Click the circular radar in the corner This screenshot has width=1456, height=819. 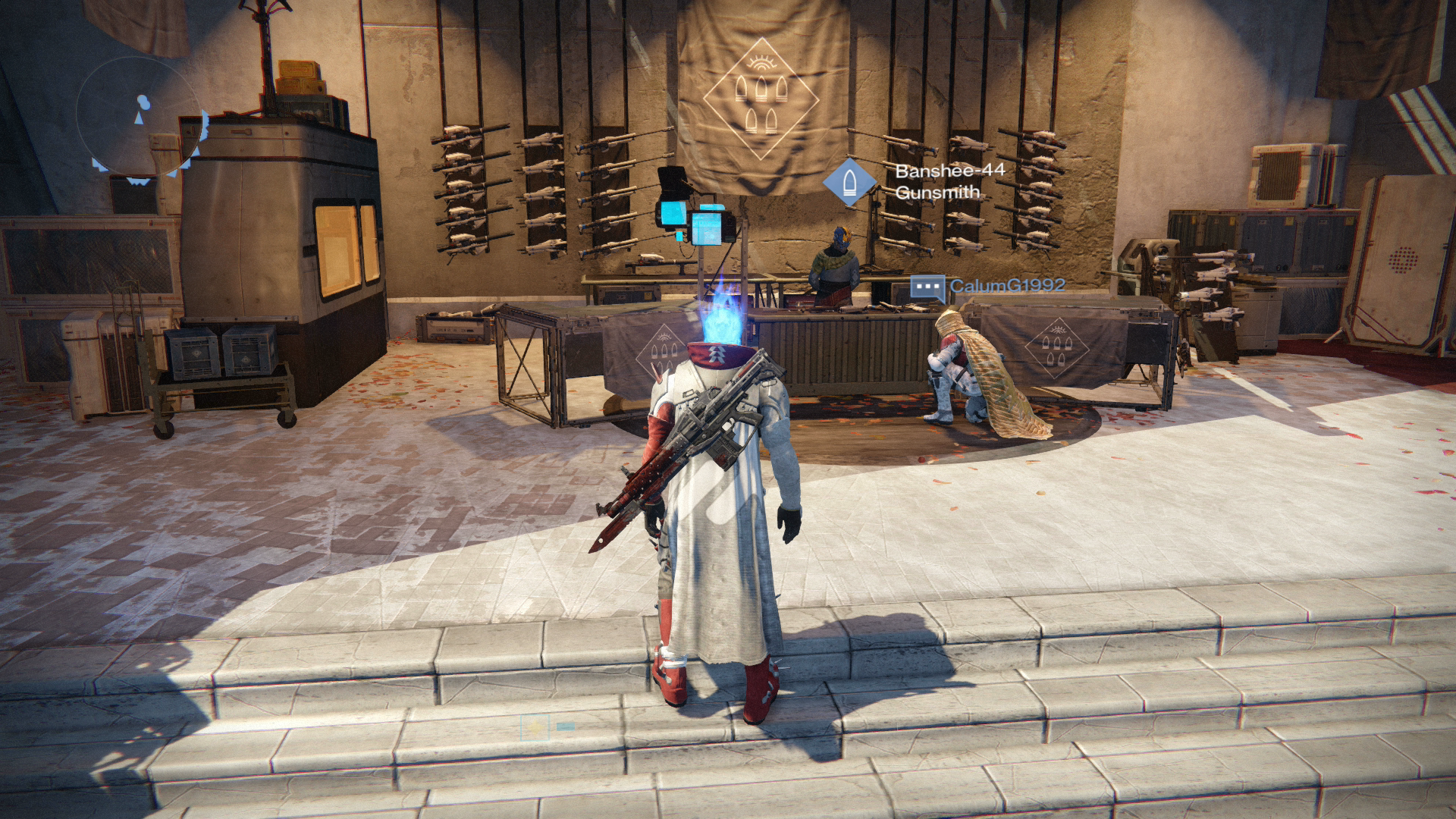tap(142, 118)
